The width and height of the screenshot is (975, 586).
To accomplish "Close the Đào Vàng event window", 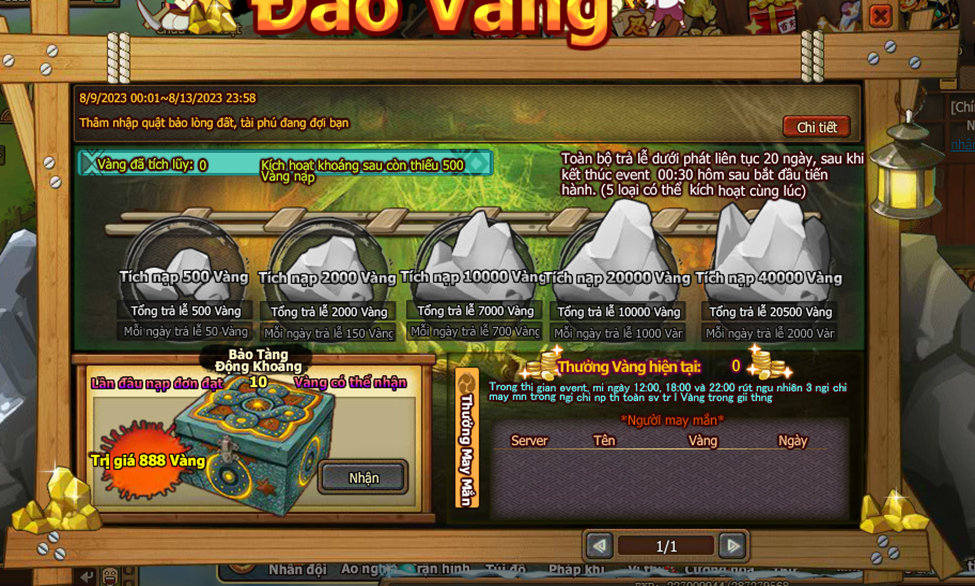I will 880,16.
